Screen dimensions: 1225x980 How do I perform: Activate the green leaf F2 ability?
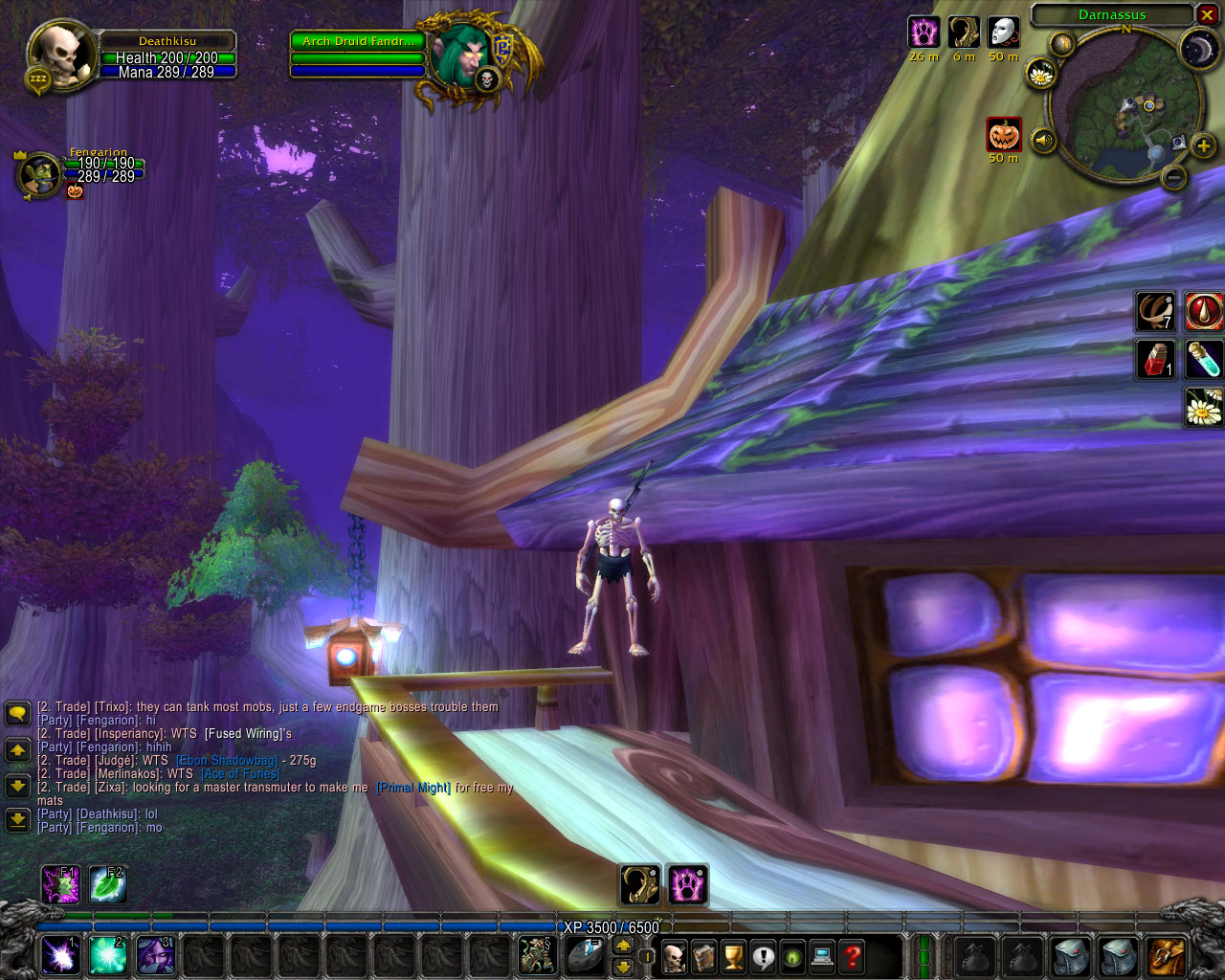[106, 885]
